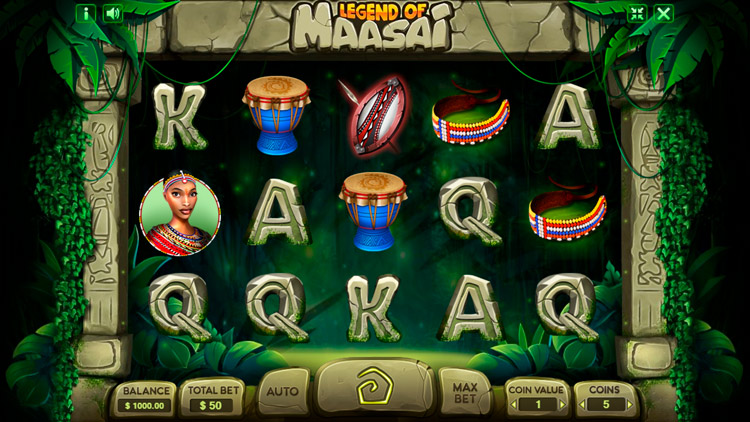
Task: Spin the reels with the spiral button
Action: (374, 387)
